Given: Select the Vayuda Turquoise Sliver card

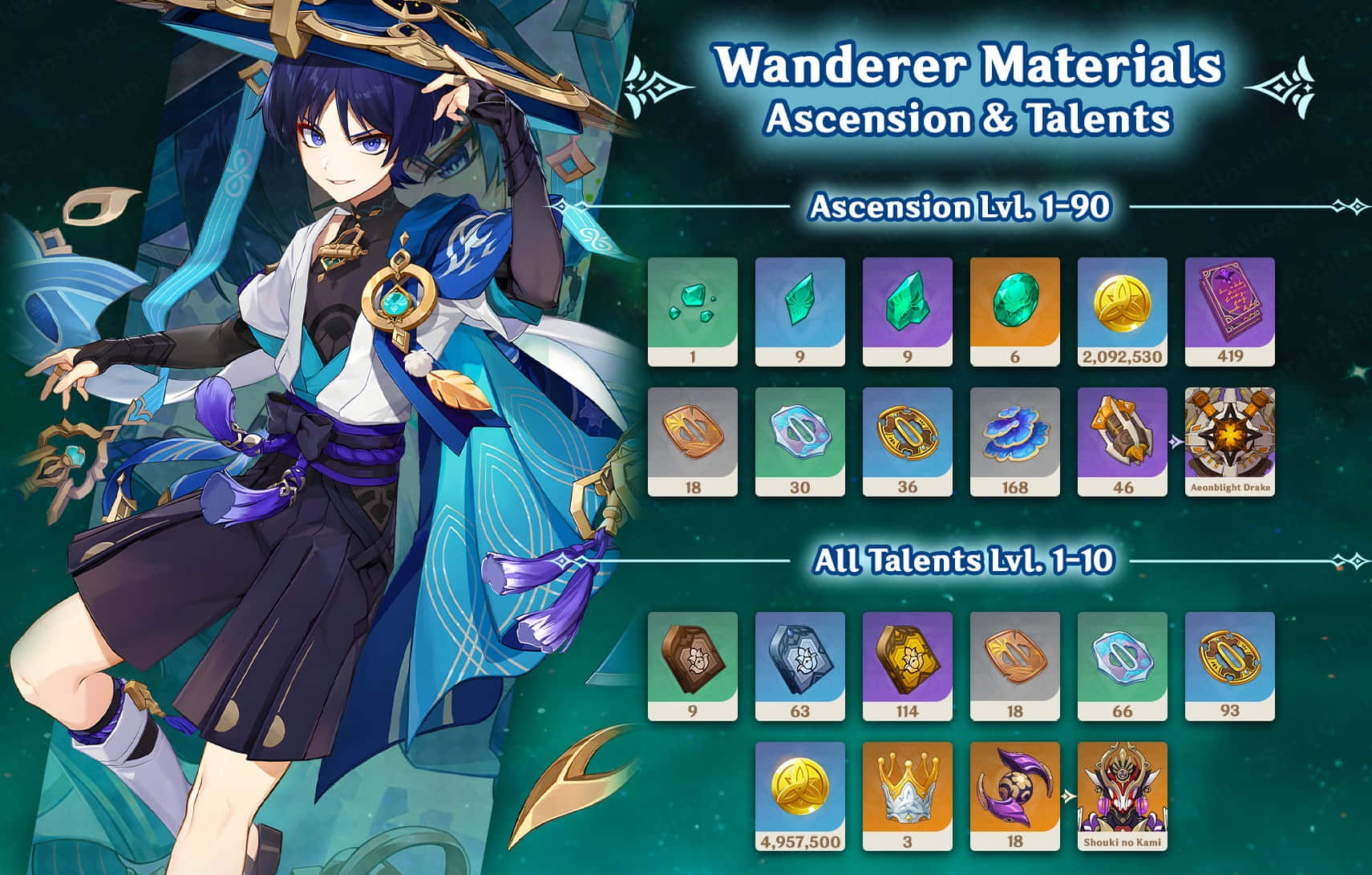Looking at the screenshot, I should coord(692,311).
